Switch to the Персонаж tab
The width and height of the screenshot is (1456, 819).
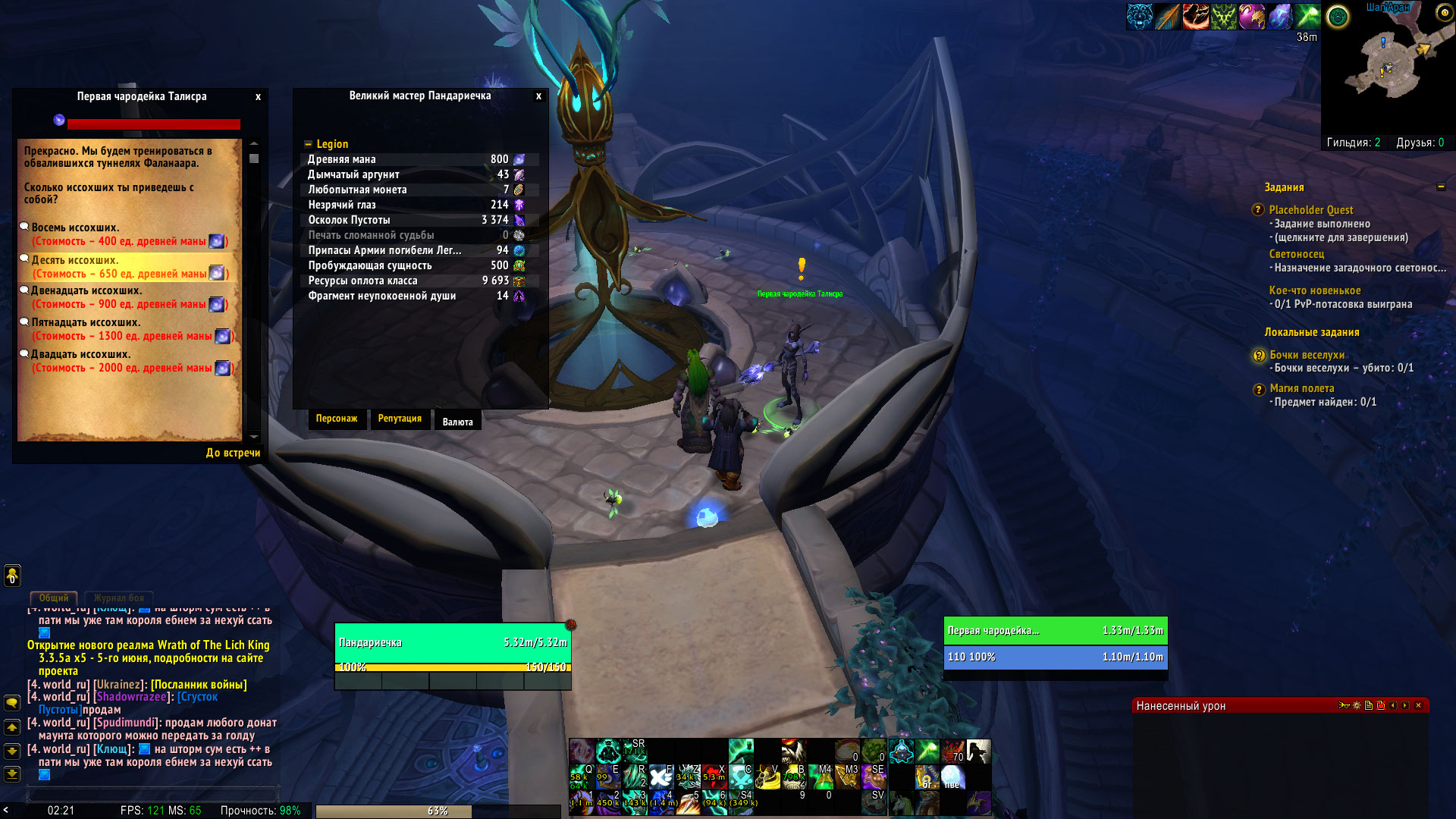(336, 419)
